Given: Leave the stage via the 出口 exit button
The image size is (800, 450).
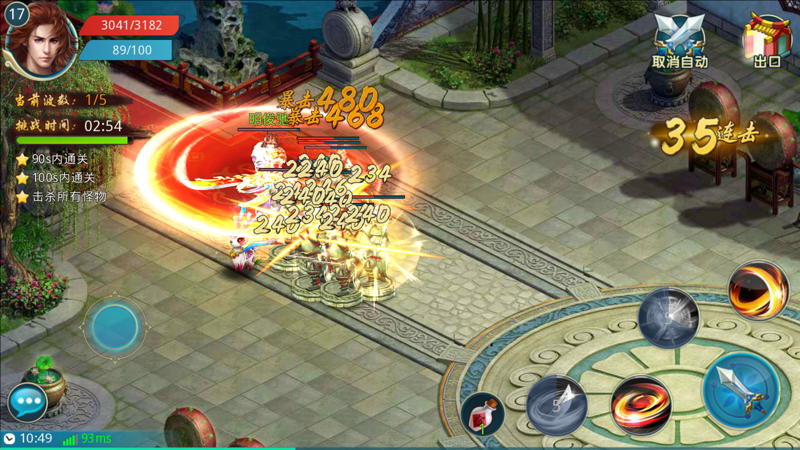Looking at the screenshot, I should click(766, 42).
